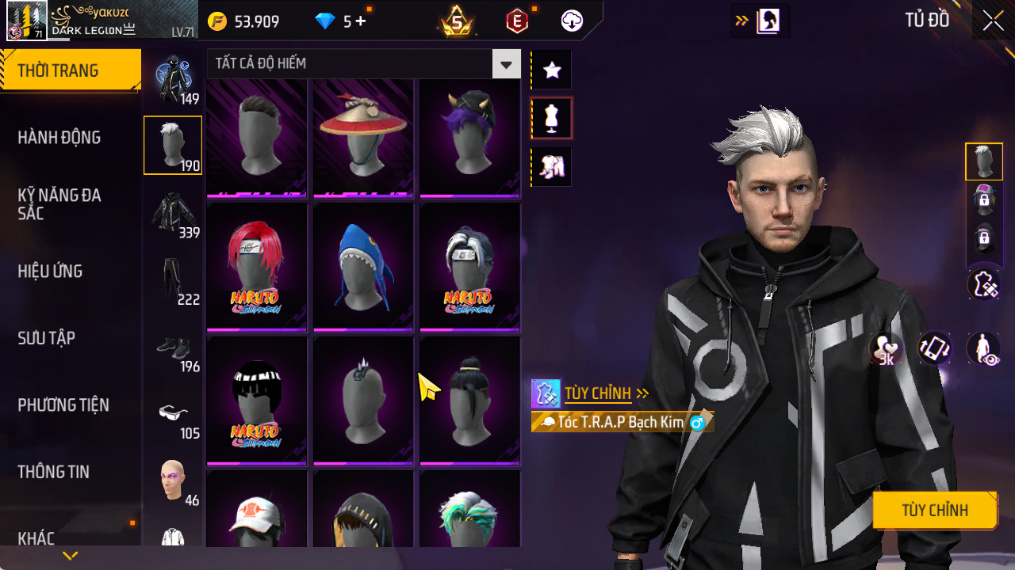1015x570 pixels.
Task: Select the KỸ NĂNG ĐA SẮC tab
Action: 60,204
